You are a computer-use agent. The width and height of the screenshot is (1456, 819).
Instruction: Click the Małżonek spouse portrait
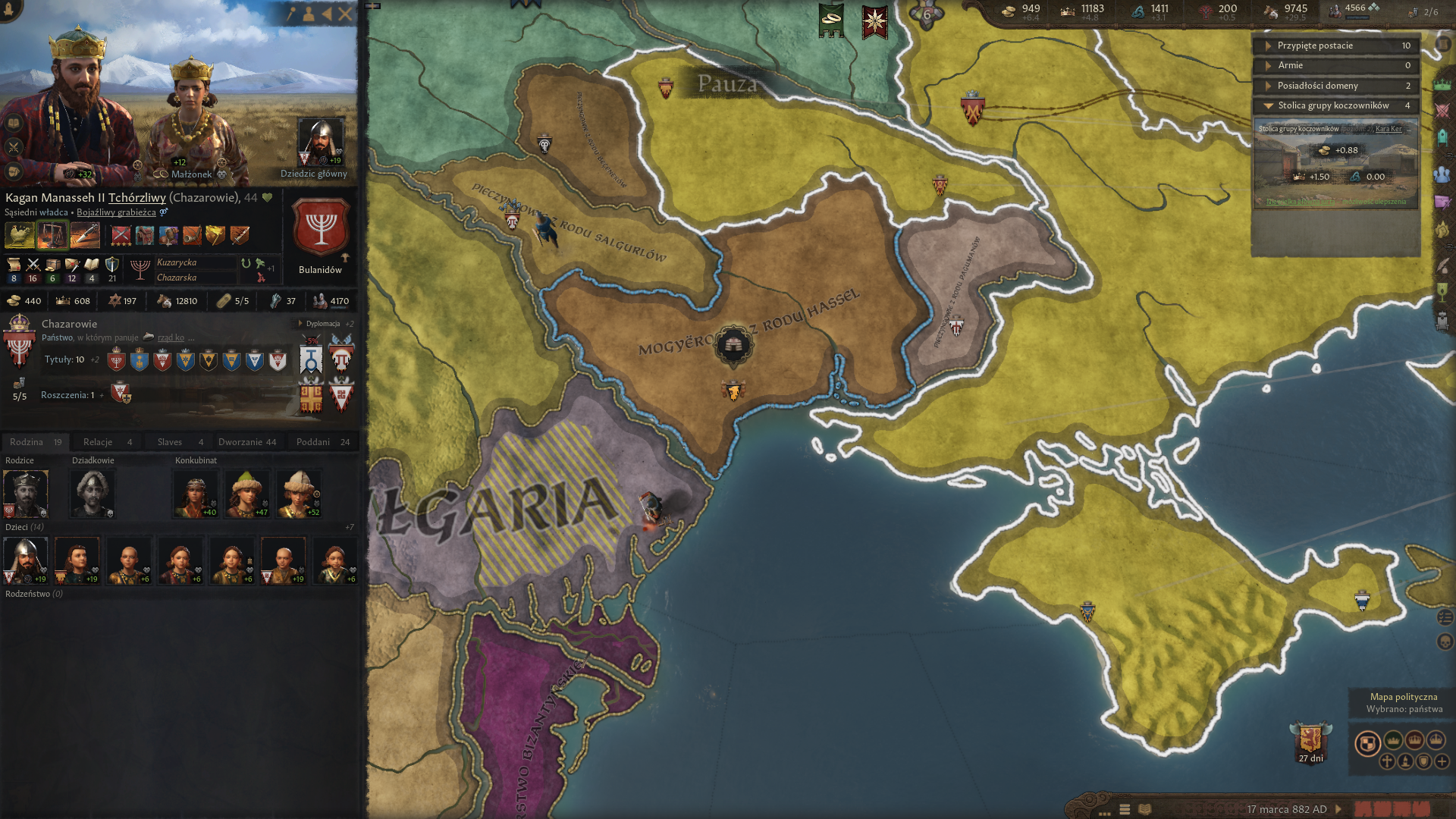tap(193, 121)
